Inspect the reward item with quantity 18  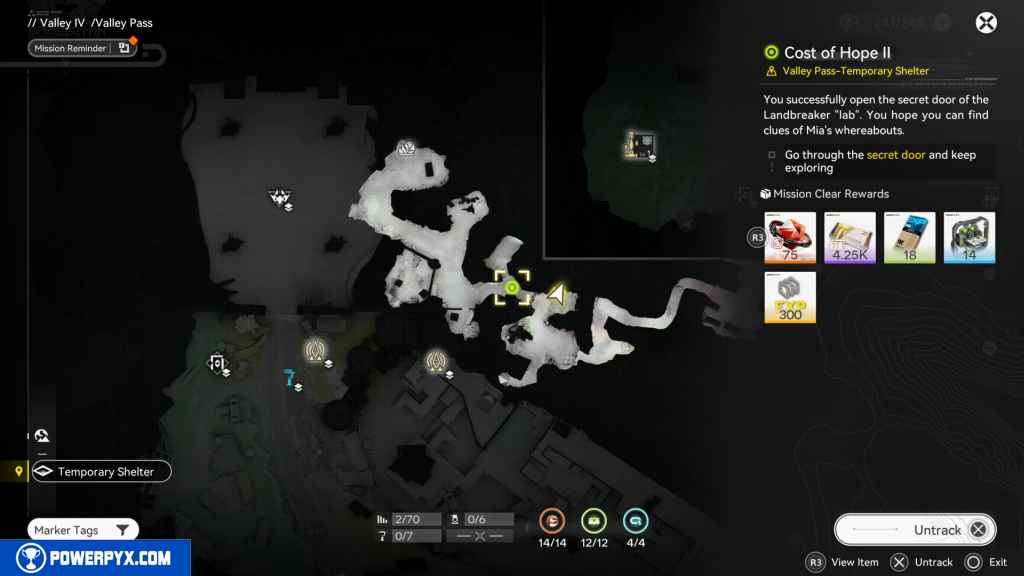coord(910,238)
